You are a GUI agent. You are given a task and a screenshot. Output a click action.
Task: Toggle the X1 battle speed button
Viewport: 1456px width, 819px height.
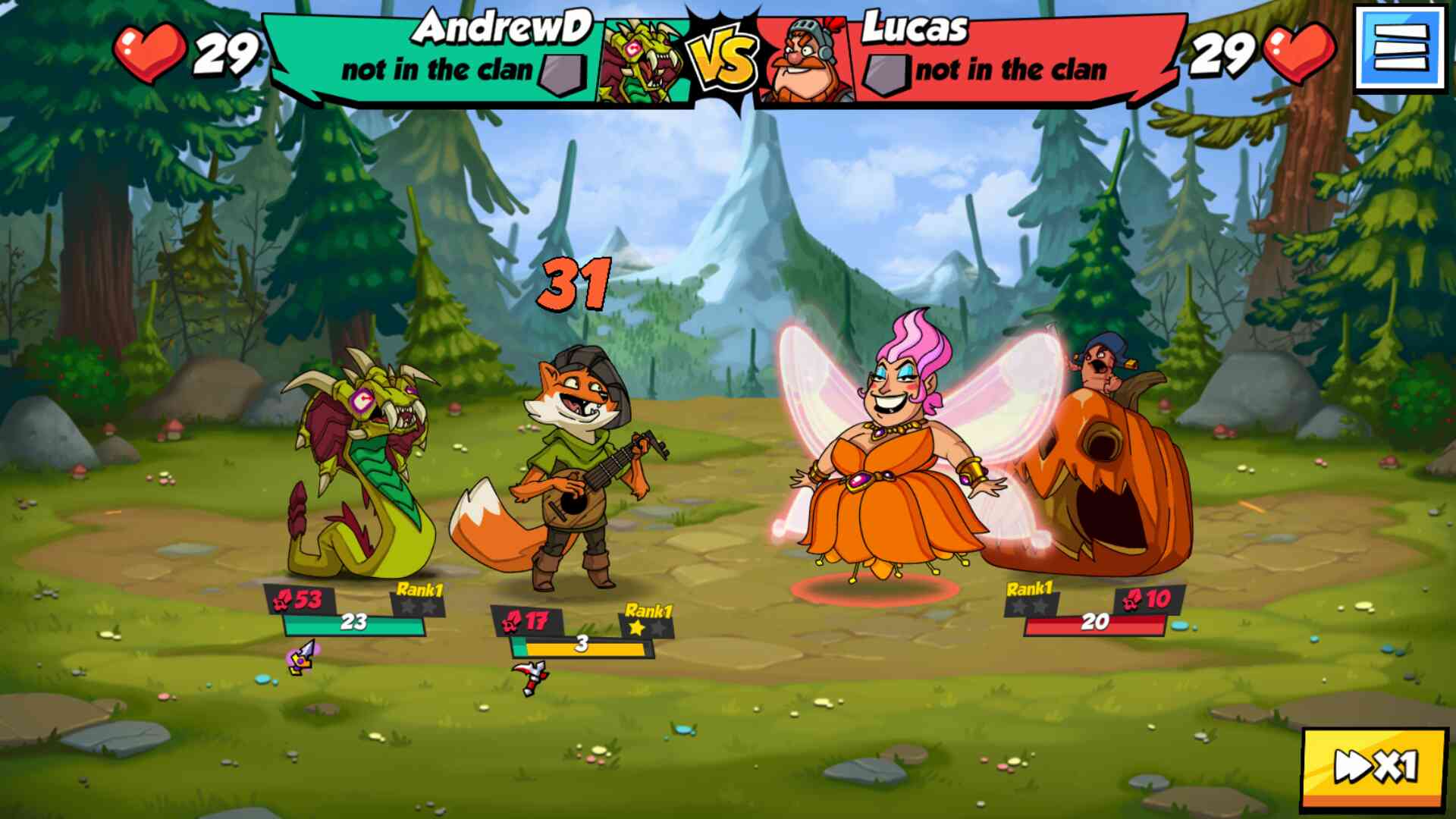(1375, 767)
